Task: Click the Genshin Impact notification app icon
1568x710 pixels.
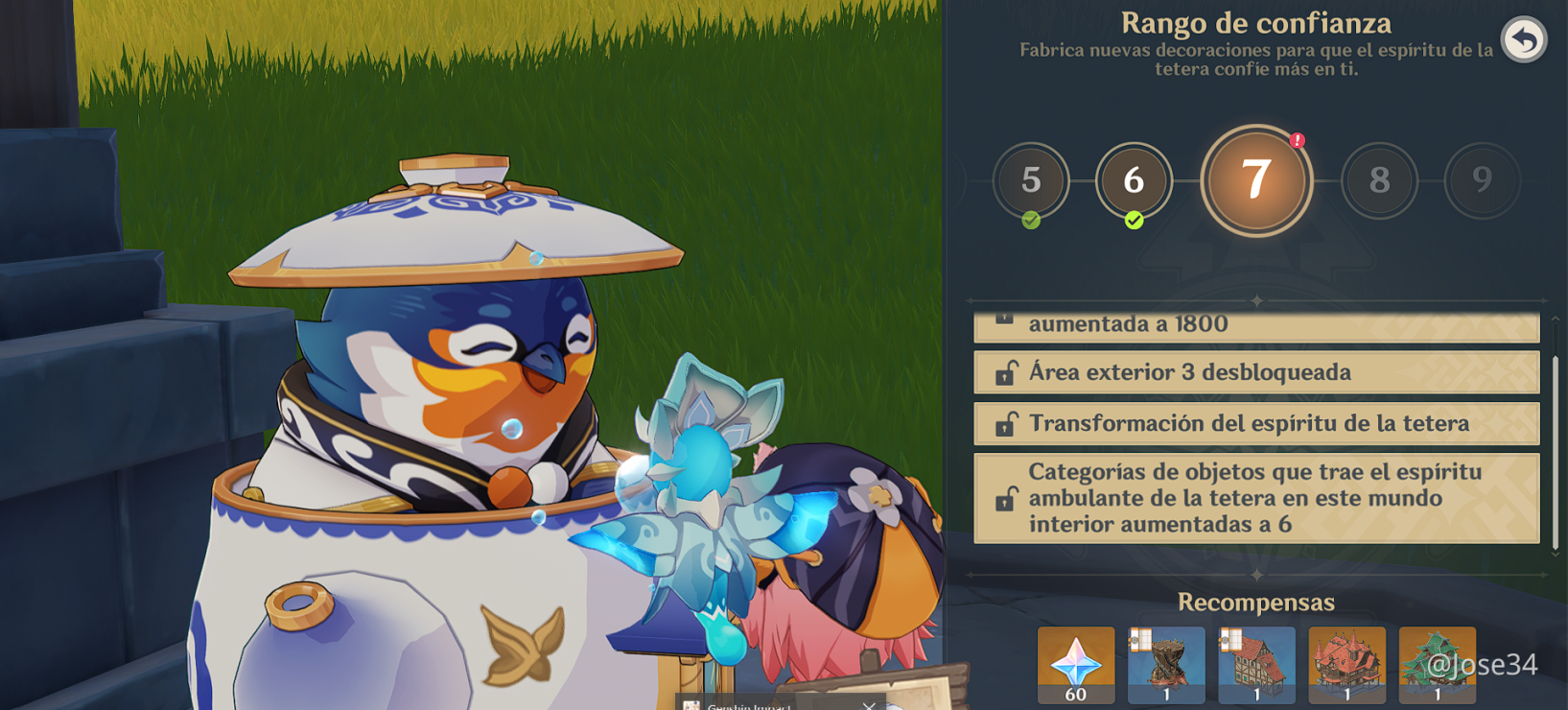Action: [692, 704]
